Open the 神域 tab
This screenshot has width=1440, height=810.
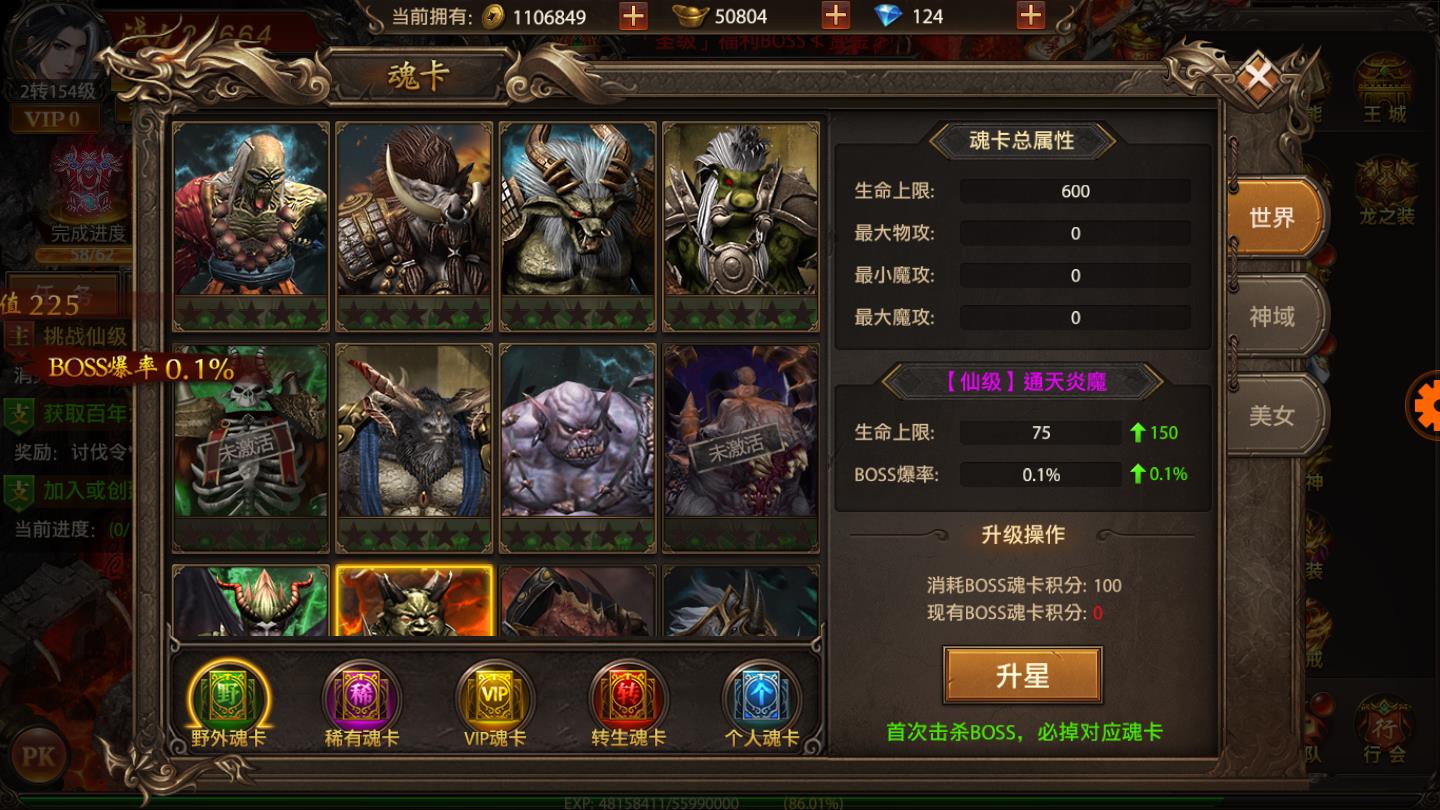[x=1272, y=317]
